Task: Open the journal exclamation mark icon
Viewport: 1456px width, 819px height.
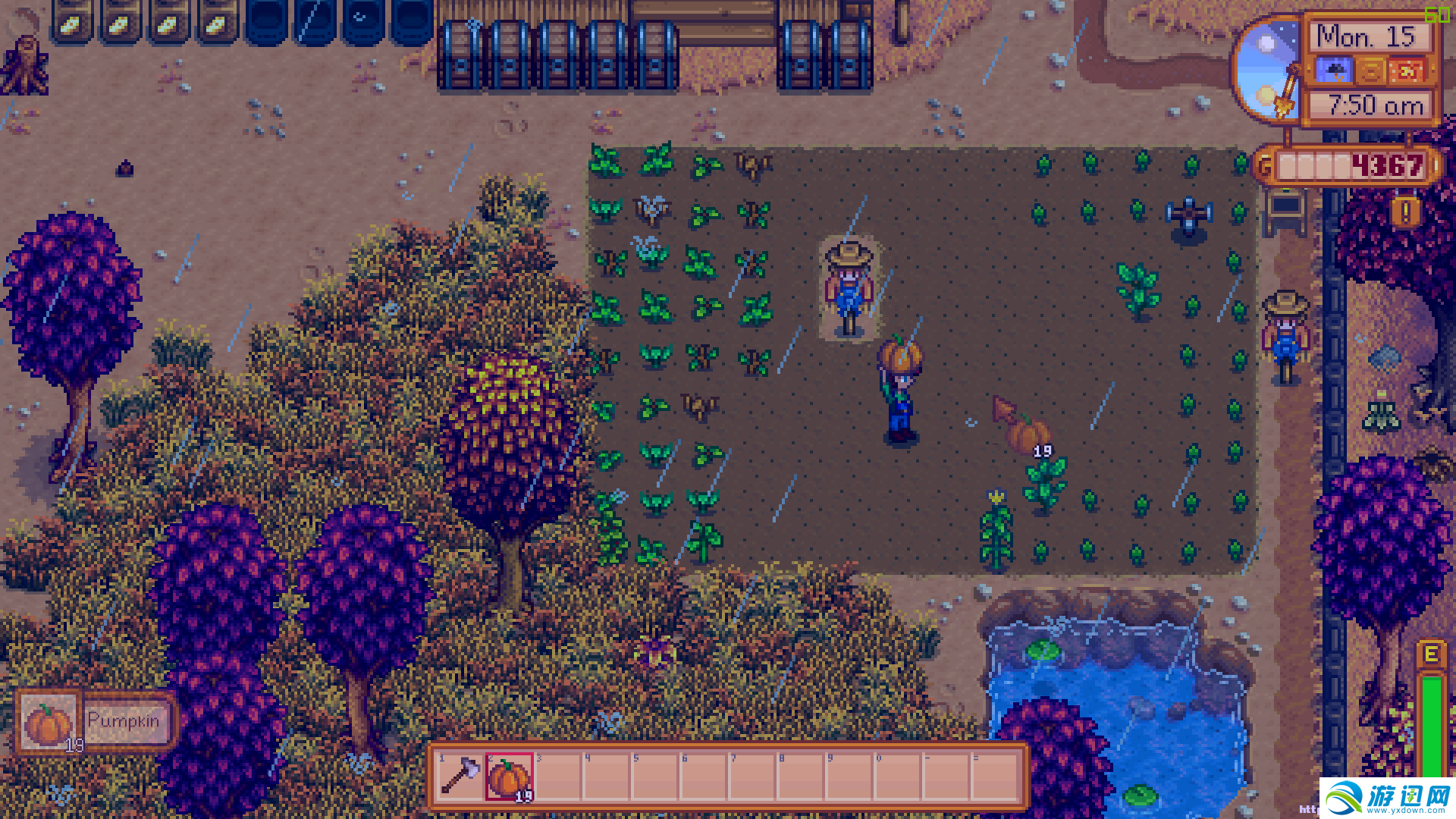Action: click(x=1405, y=212)
